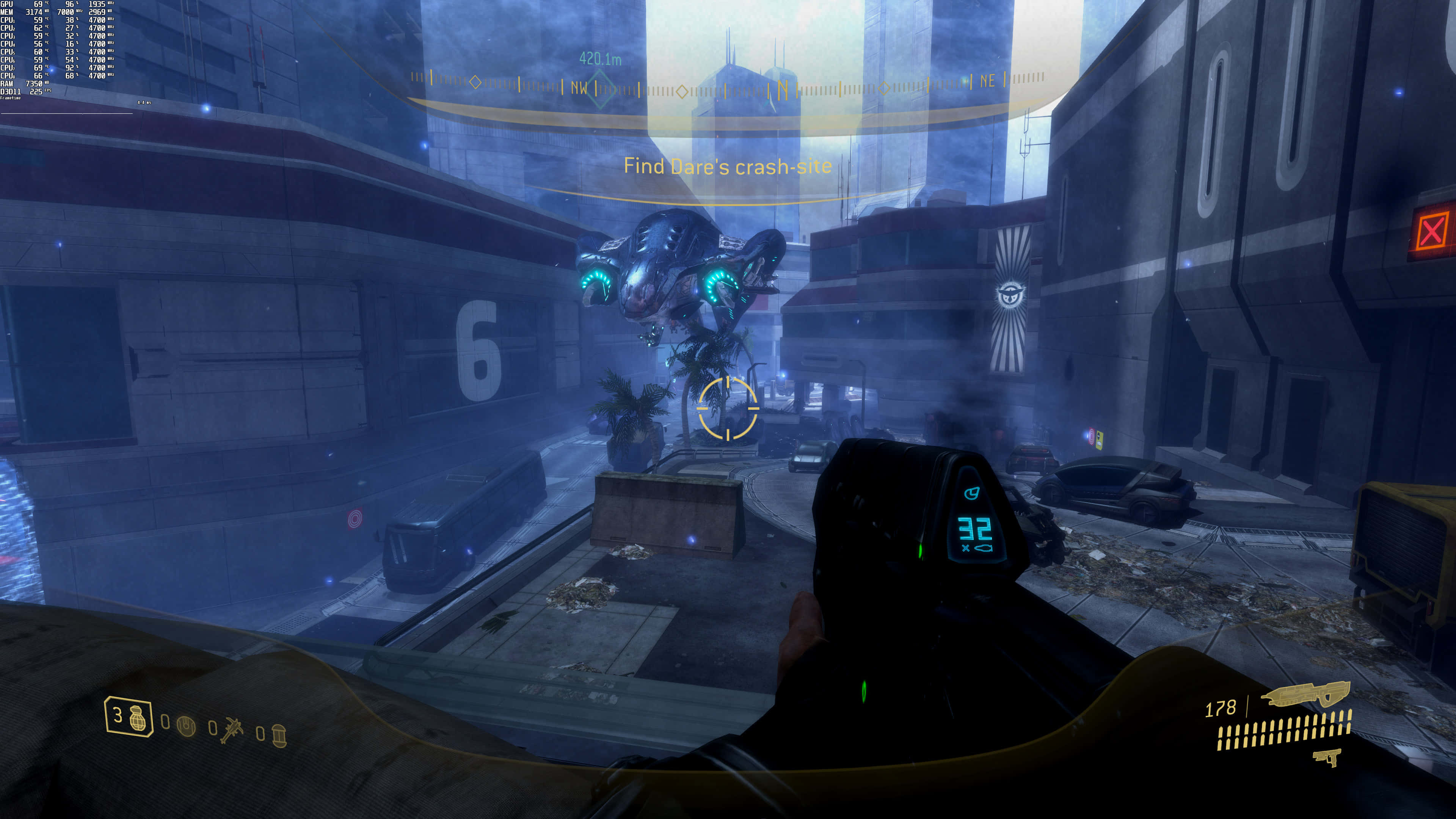Swap to the secondary pistol icon
Screen dimensions: 1456x819
(x=1327, y=757)
